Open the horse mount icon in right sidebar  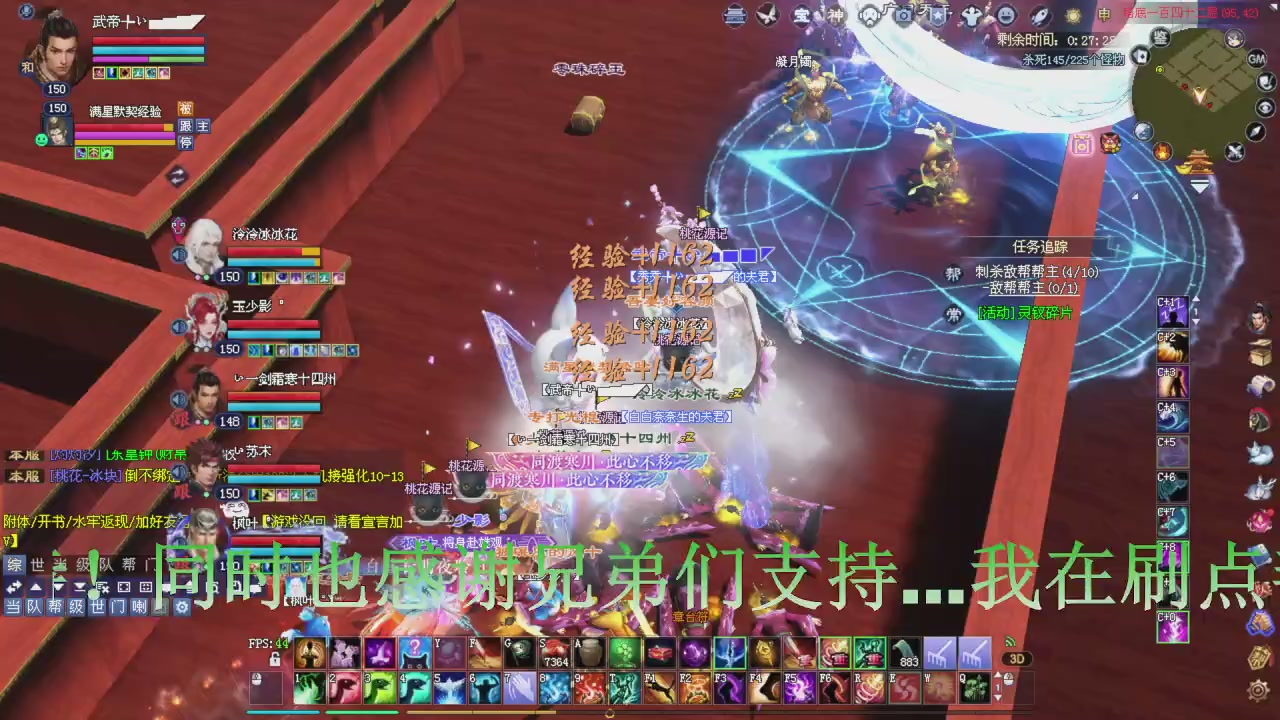1258,421
